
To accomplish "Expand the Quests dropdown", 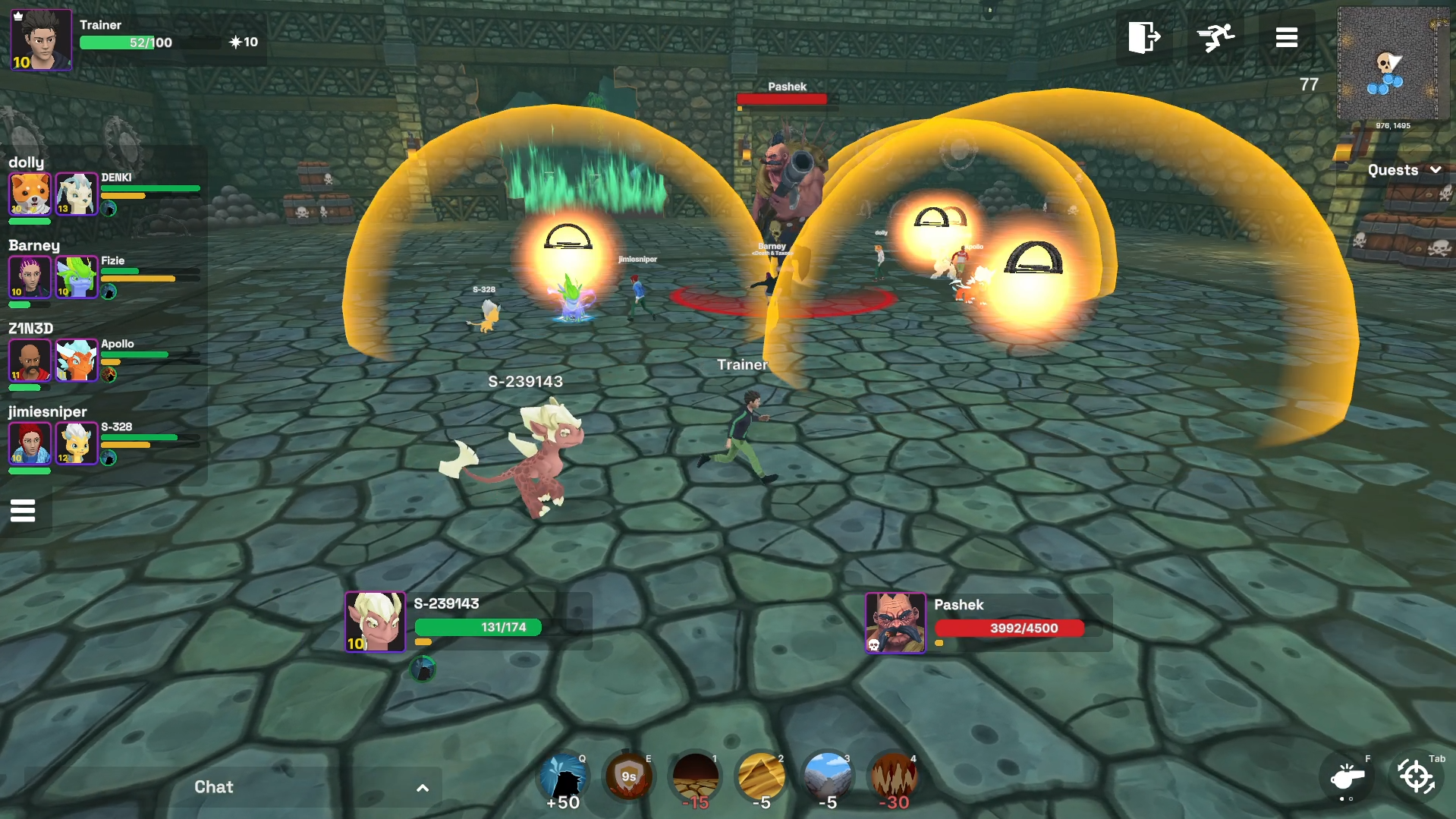I will pos(1404,170).
